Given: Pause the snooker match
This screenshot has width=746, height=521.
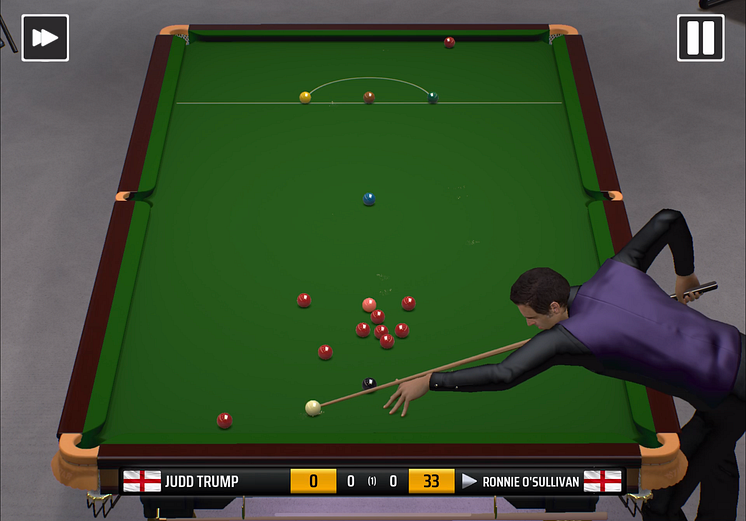Looking at the screenshot, I should [700, 38].
